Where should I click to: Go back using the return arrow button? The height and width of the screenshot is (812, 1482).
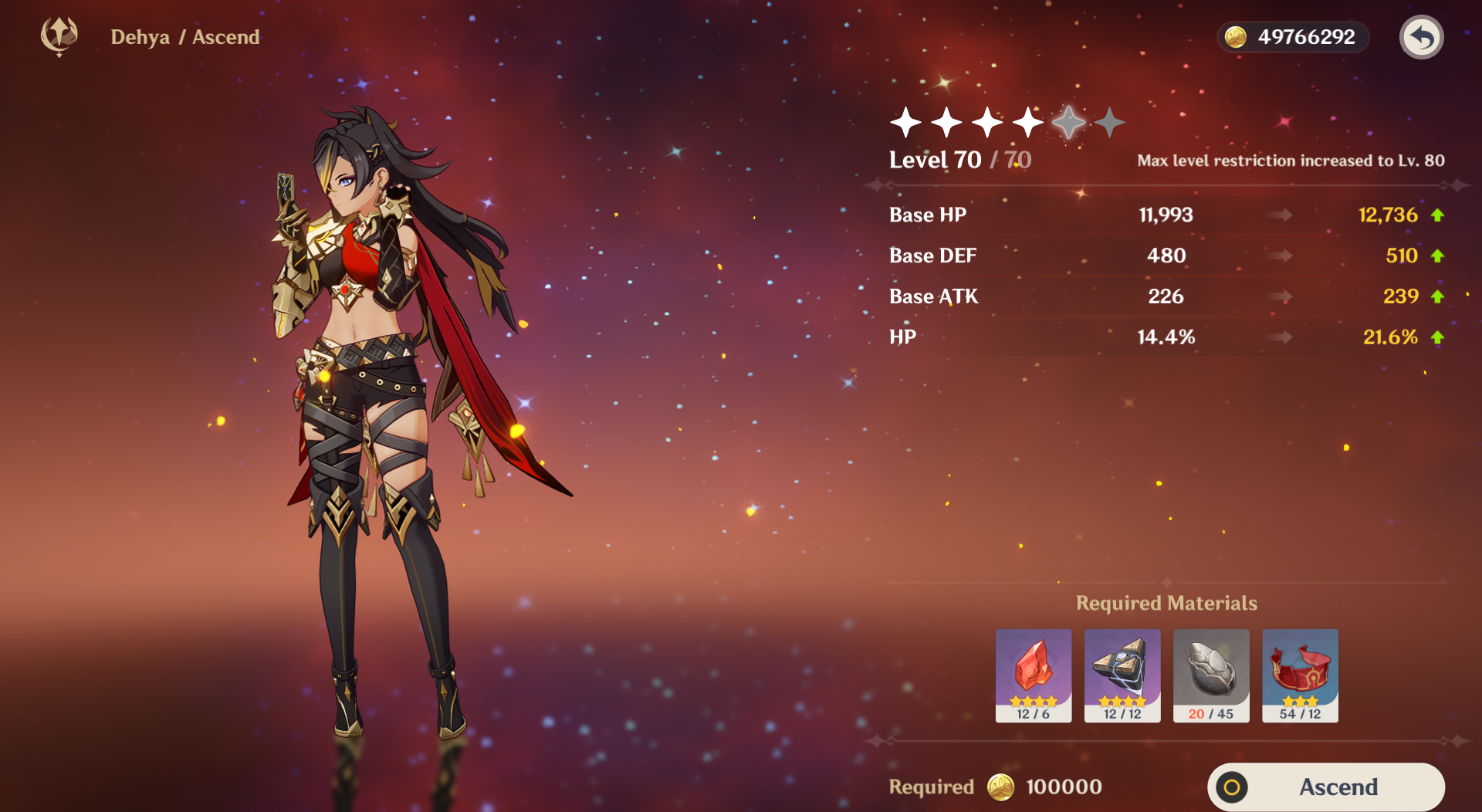1421,37
